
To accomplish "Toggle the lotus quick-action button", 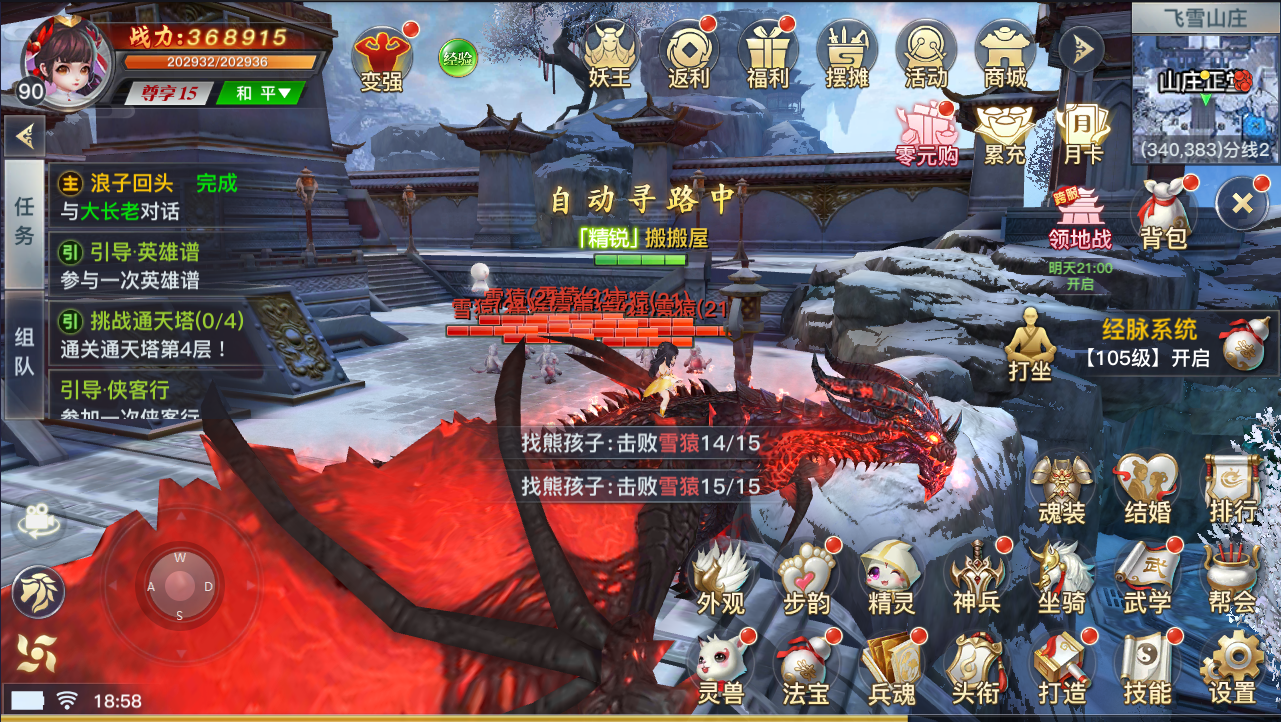I will point(38,591).
